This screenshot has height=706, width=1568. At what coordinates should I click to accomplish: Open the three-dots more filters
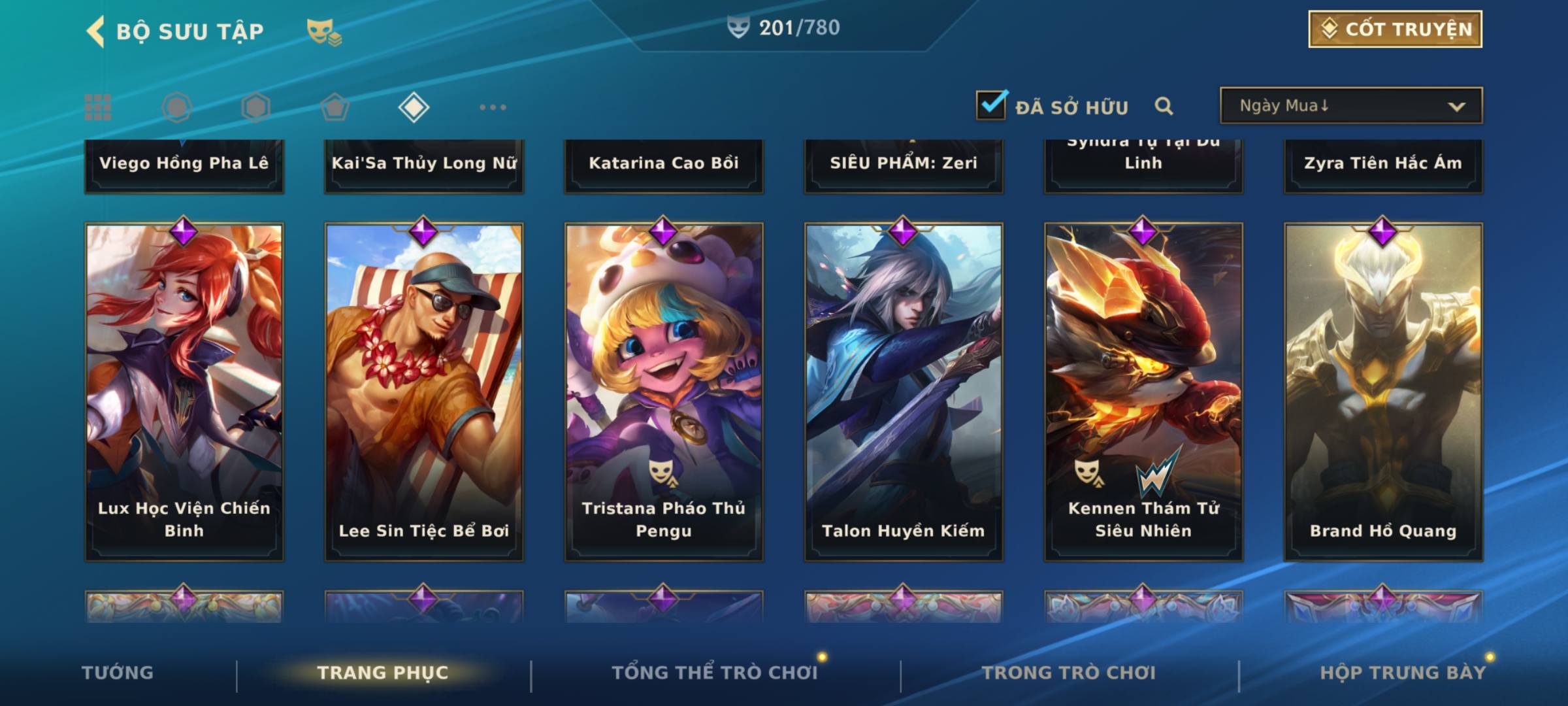tap(493, 107)
